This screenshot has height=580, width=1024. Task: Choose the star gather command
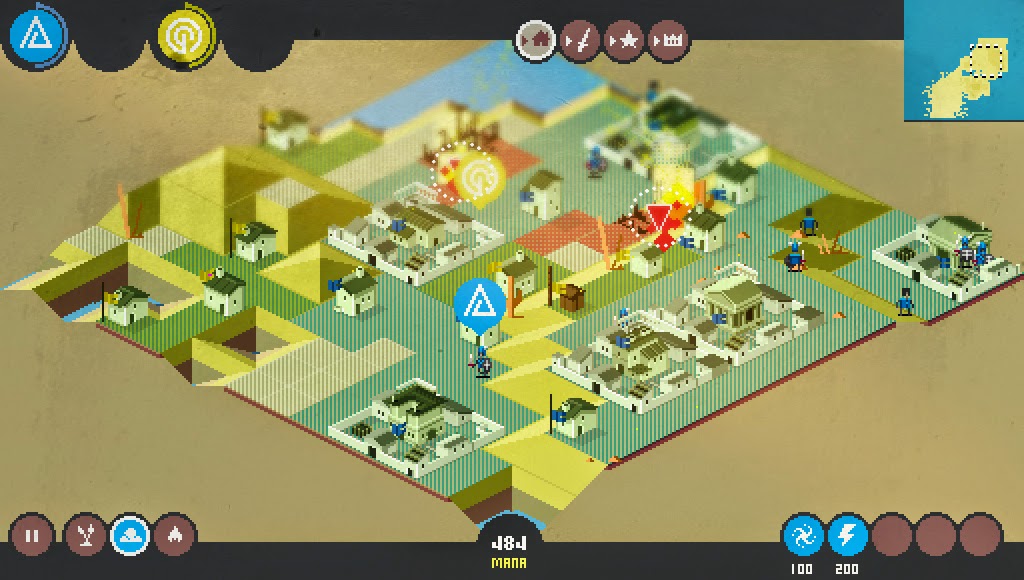pos(624,41)
